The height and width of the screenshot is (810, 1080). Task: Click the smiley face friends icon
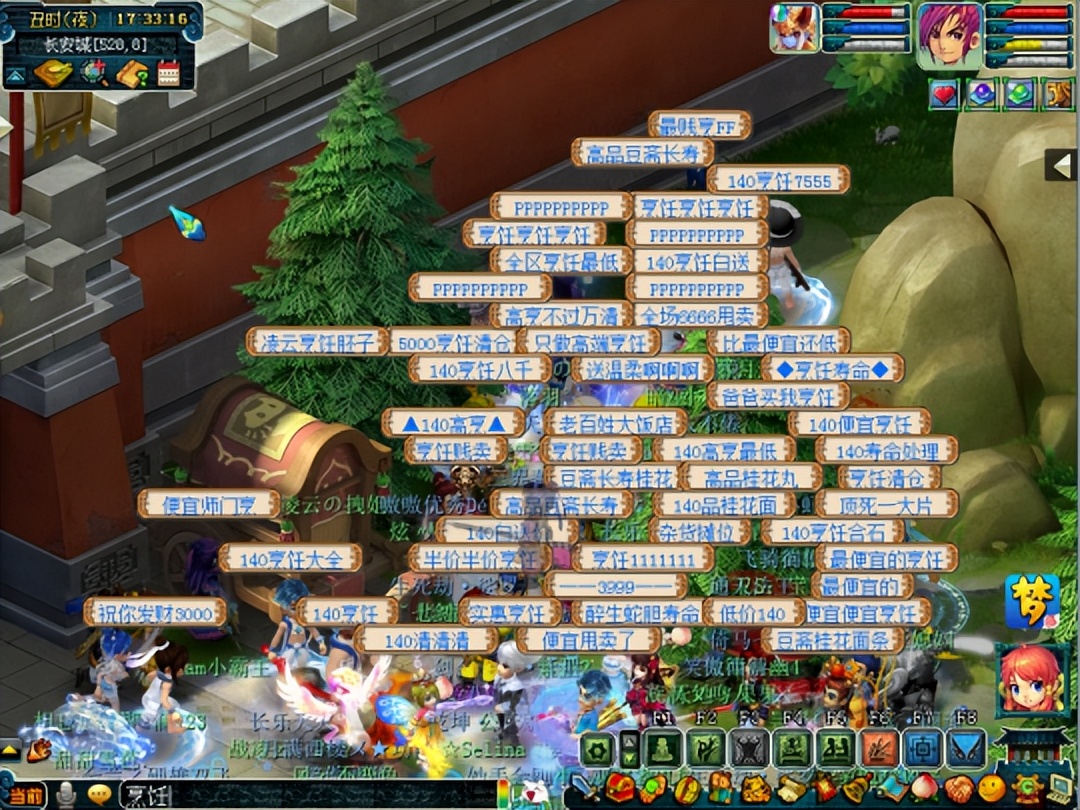[990, 789]
